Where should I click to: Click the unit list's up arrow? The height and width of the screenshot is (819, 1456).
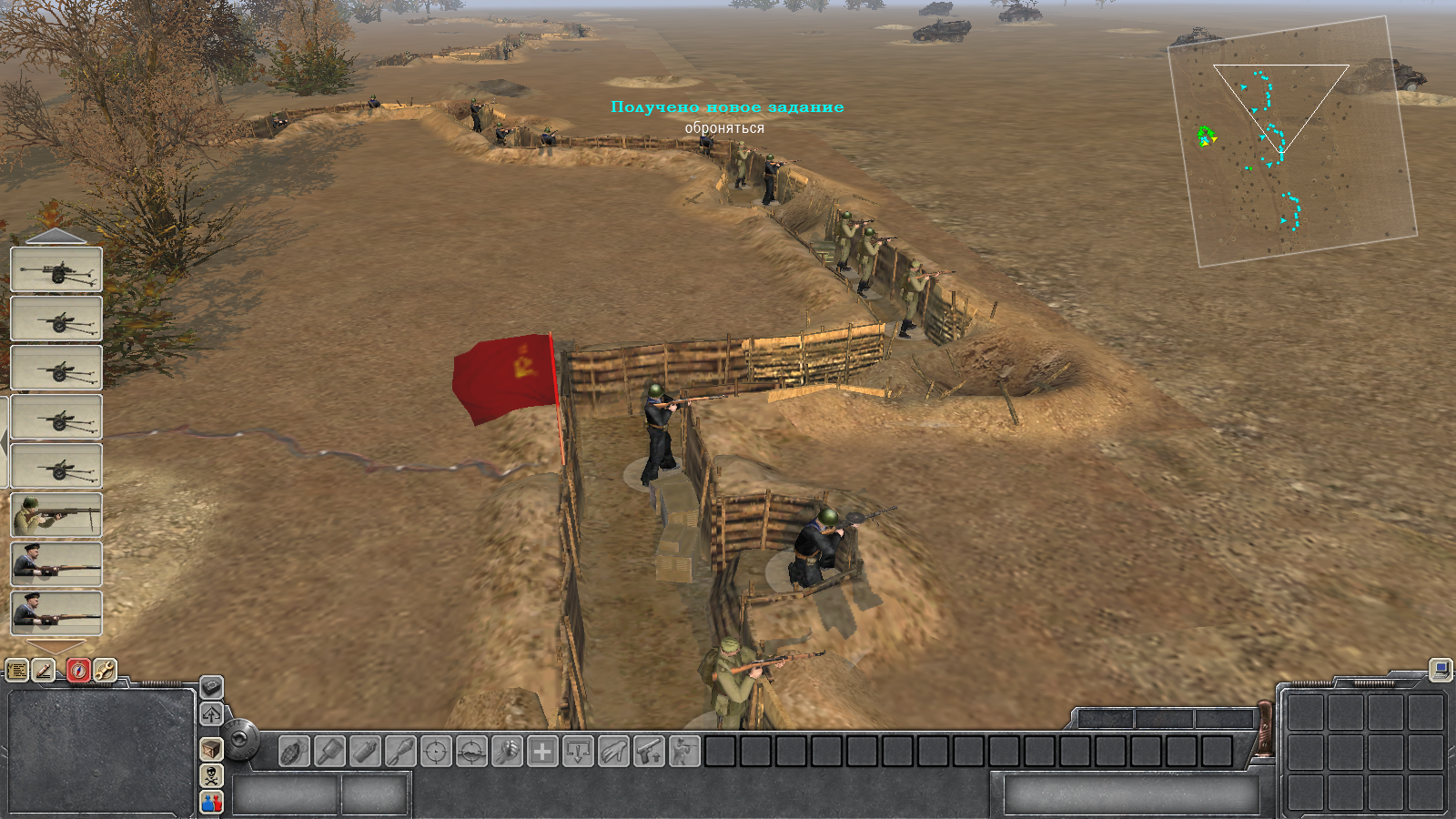click(56, 237)
